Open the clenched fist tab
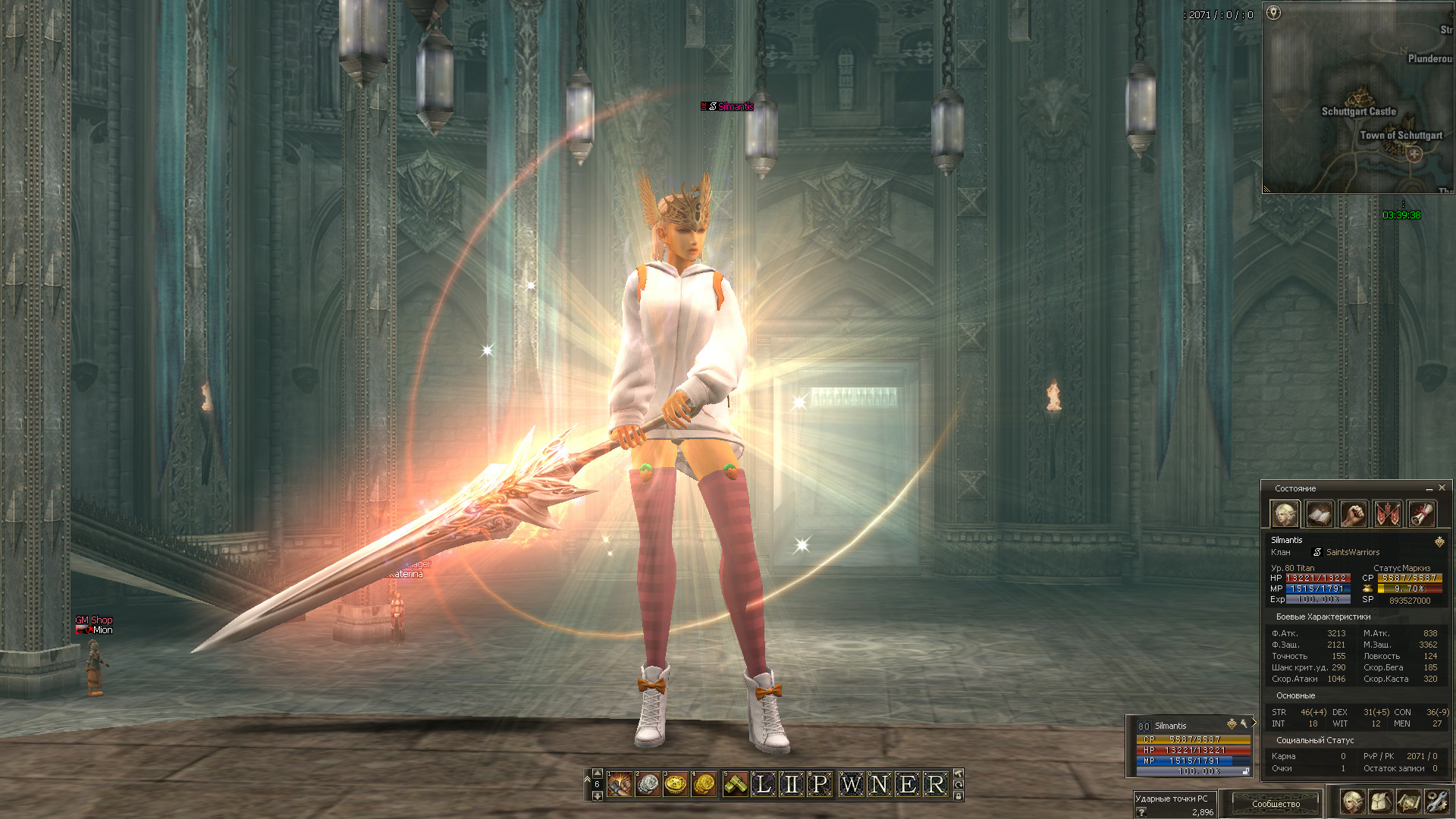Screen dimensions: 1456x819 [x=1353, y=514]
